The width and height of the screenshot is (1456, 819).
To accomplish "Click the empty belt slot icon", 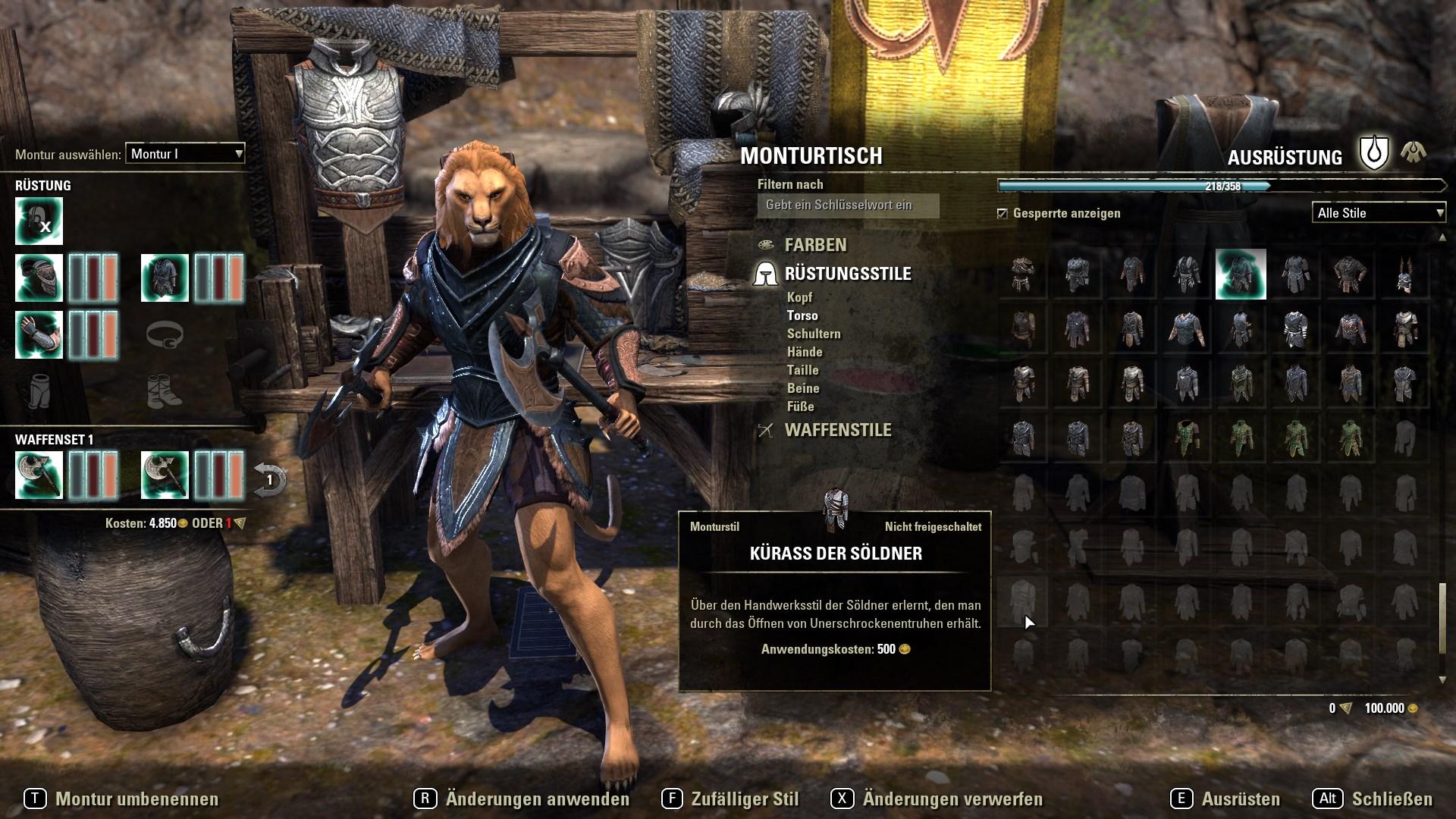I will (165, 334).
